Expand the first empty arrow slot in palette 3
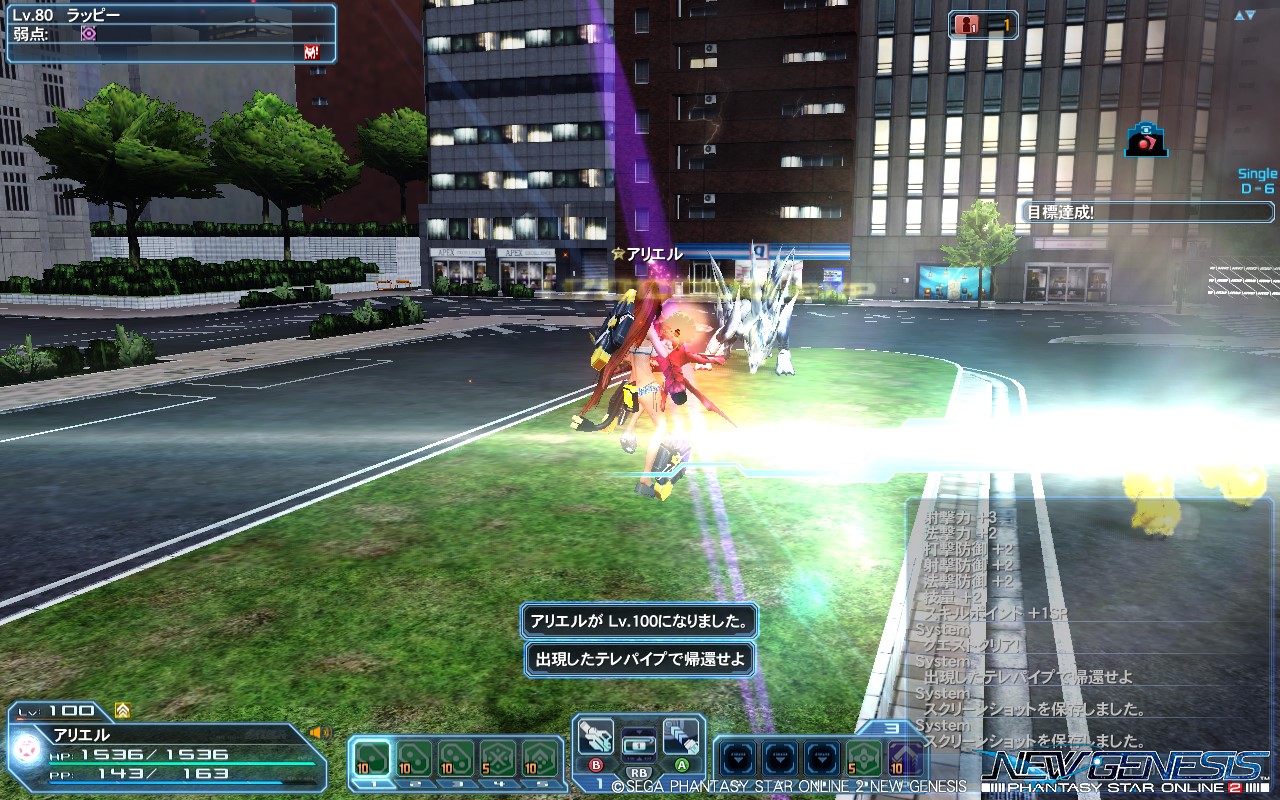The width and height of the screenshot is (1280, 800). point(739,757)
